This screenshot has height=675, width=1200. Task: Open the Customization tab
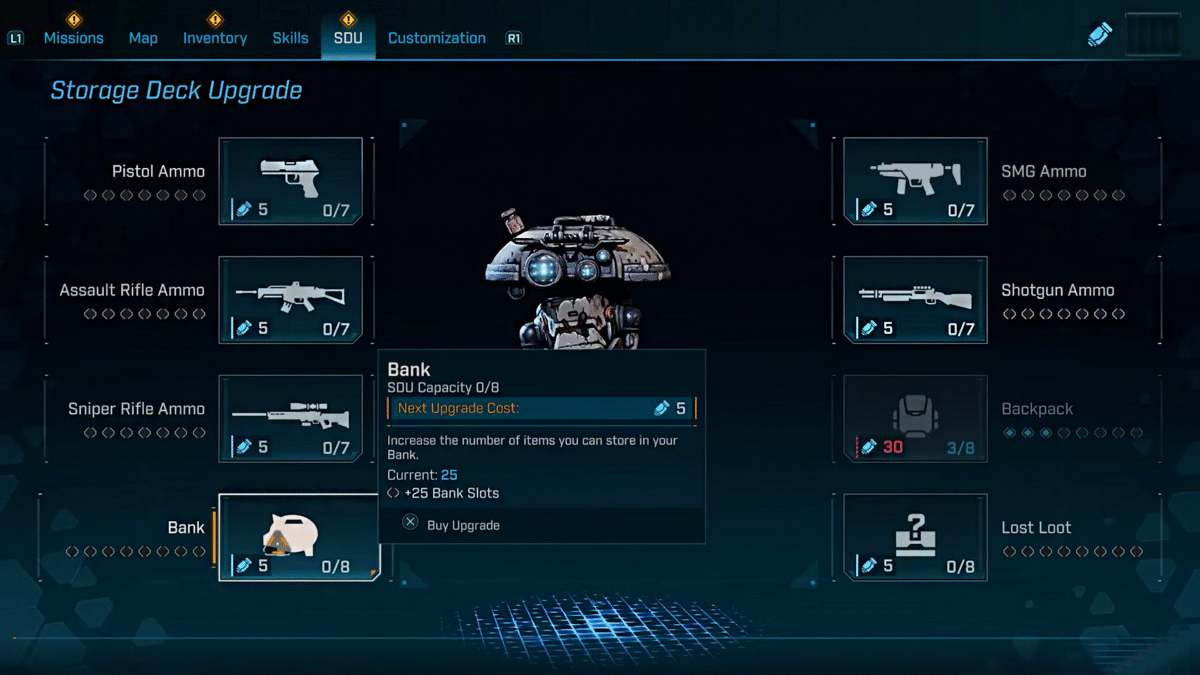tap(436, 38)
